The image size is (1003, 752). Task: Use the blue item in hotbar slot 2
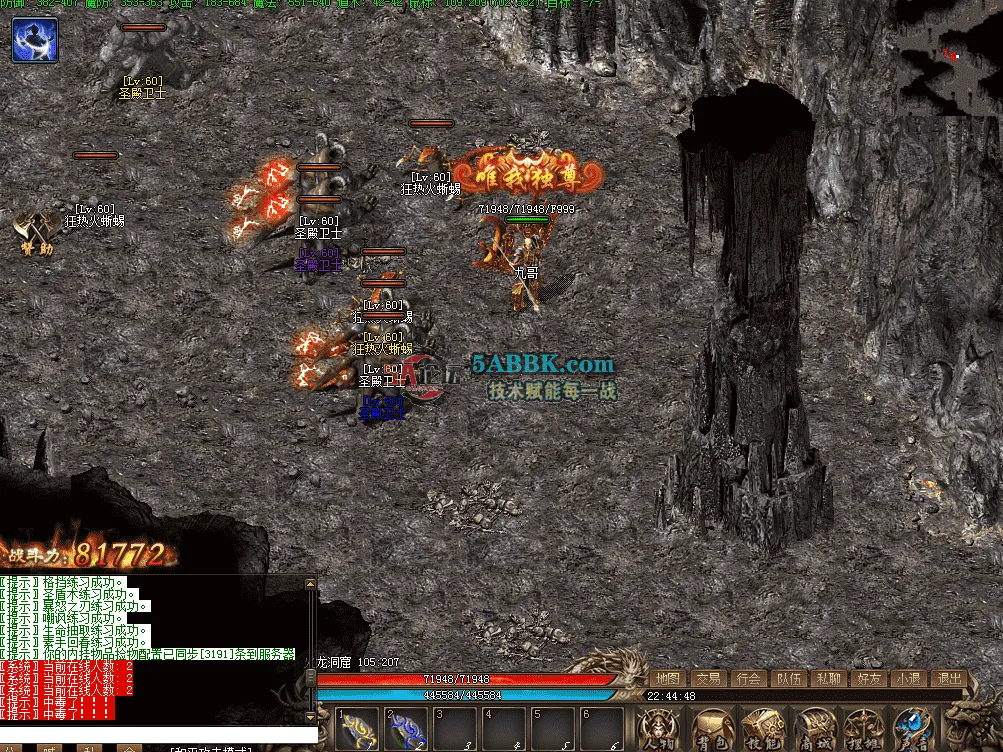[x=406, y=730]
